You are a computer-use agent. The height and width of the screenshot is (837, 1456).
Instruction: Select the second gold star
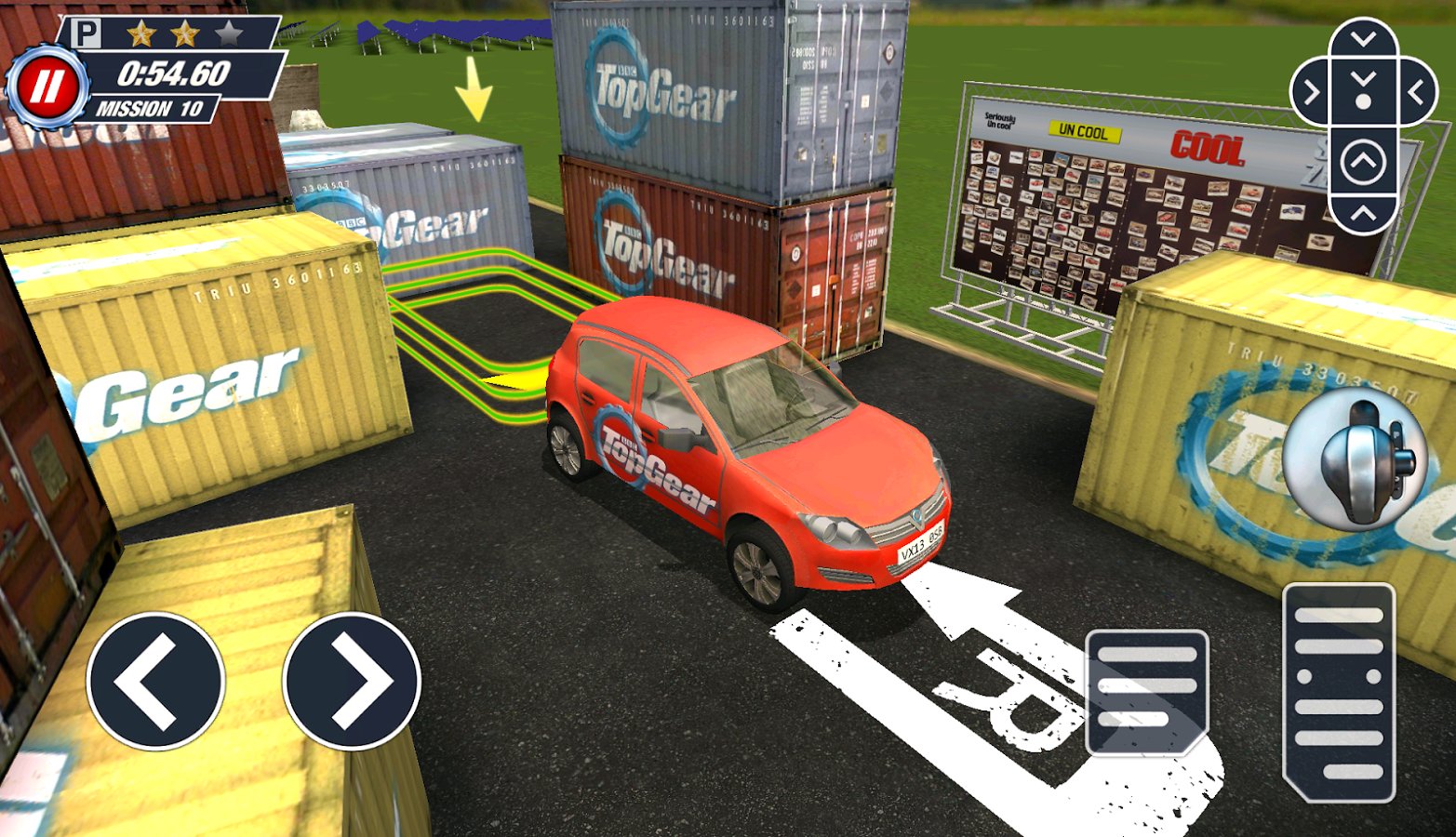(186, 33)
